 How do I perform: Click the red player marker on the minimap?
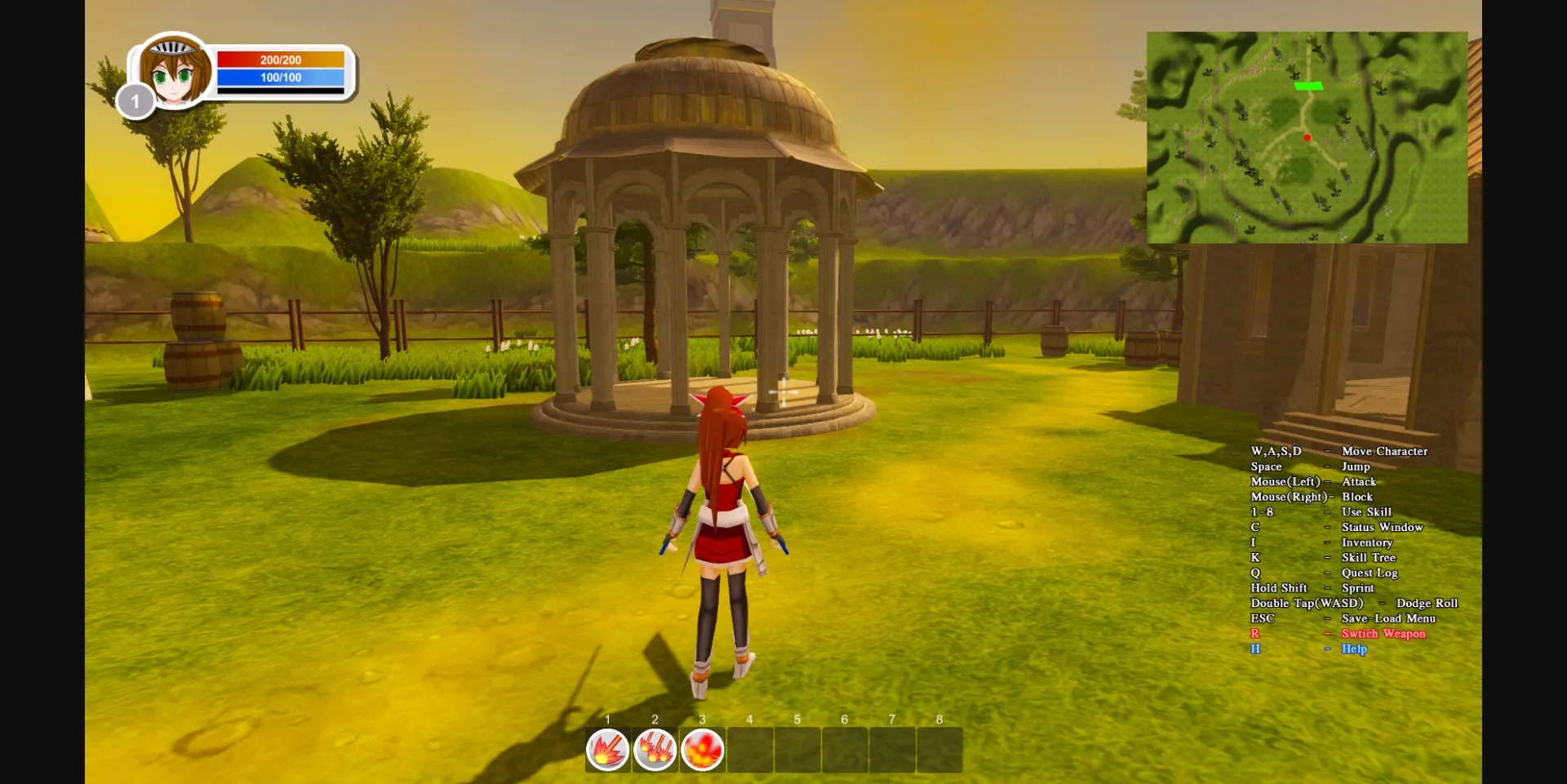[1307, 138]
